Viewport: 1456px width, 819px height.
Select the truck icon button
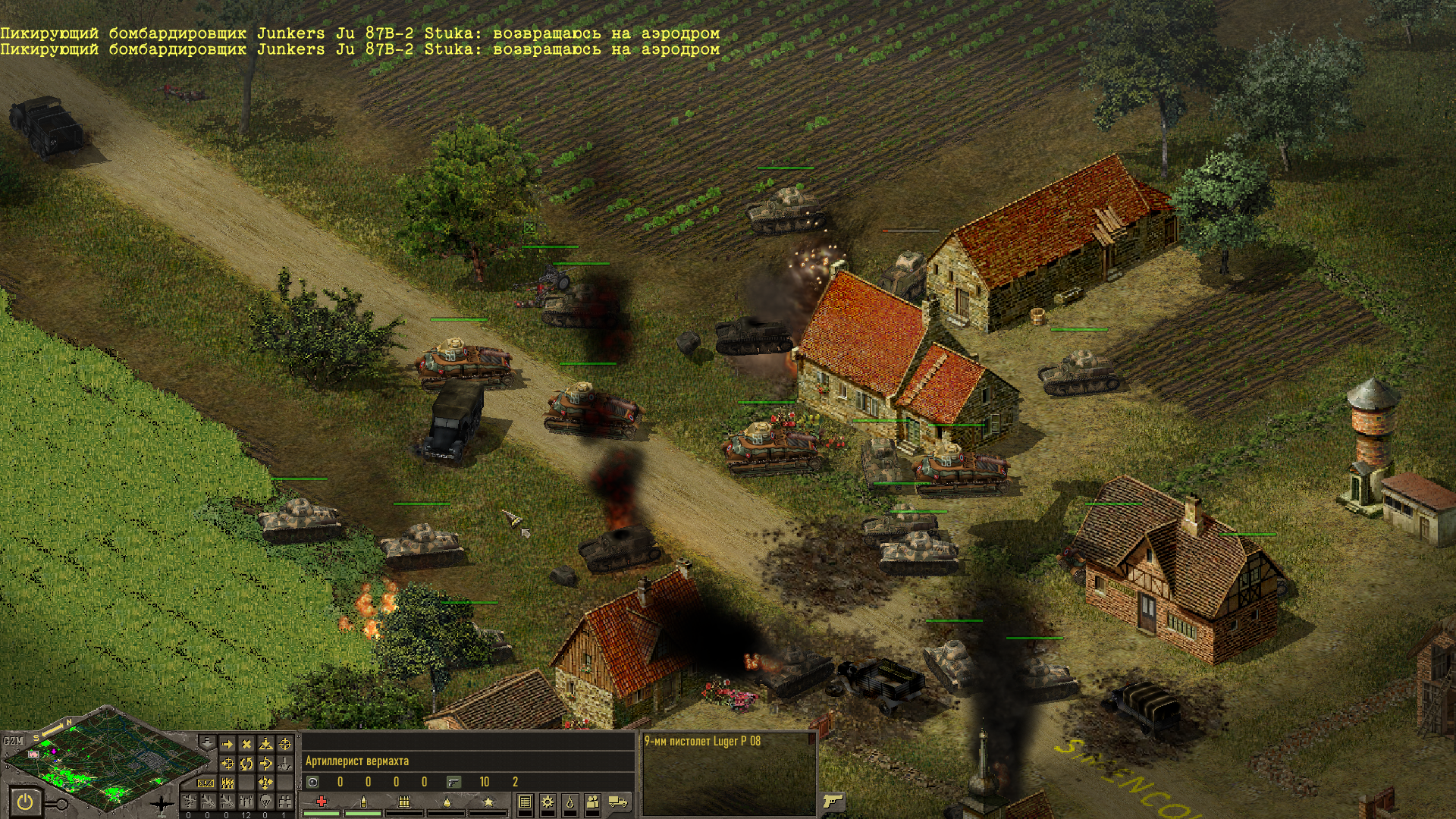pyautogui.click(x=618, y=802)
